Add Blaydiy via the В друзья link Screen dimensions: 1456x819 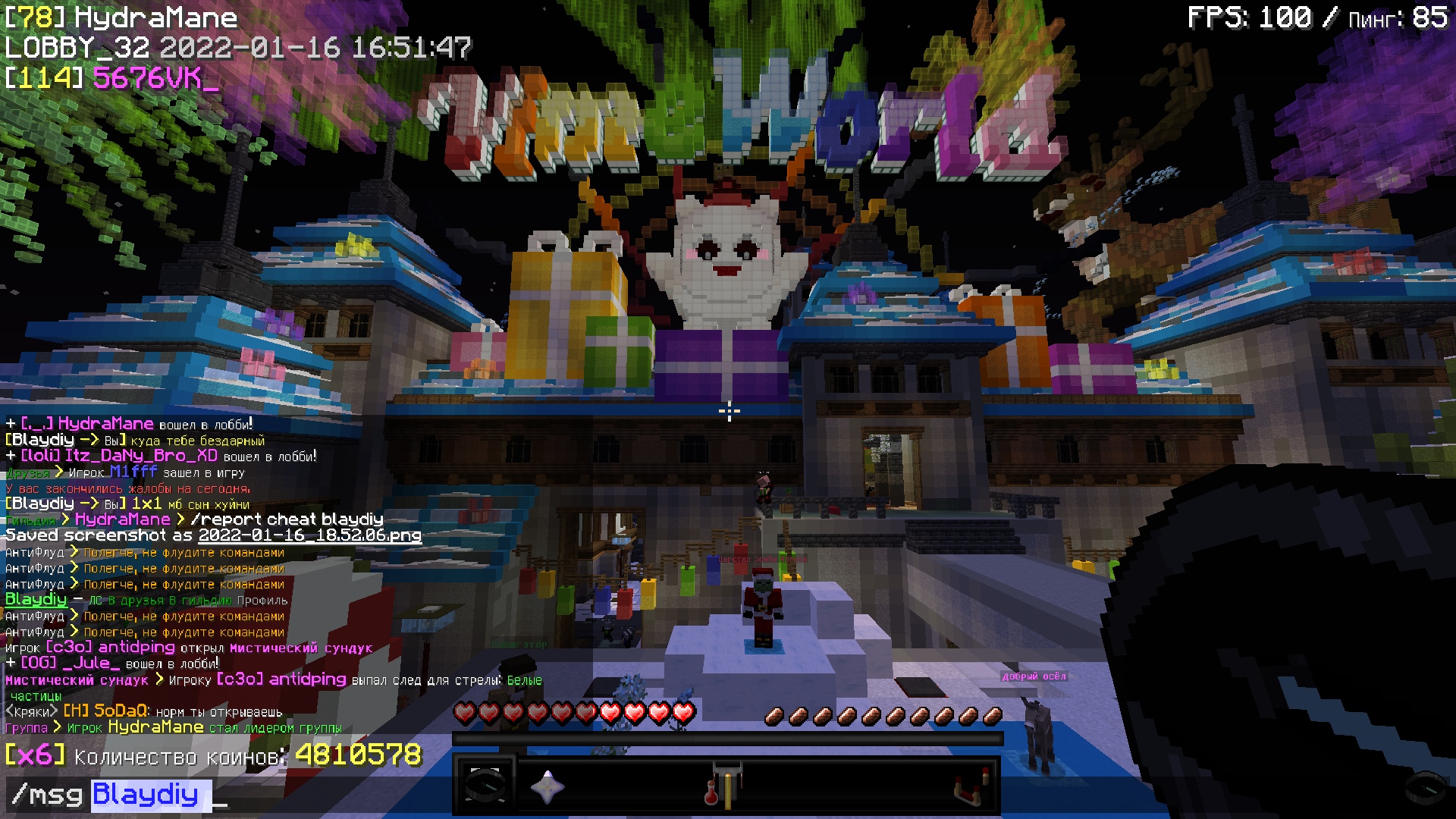click(136, 601)
